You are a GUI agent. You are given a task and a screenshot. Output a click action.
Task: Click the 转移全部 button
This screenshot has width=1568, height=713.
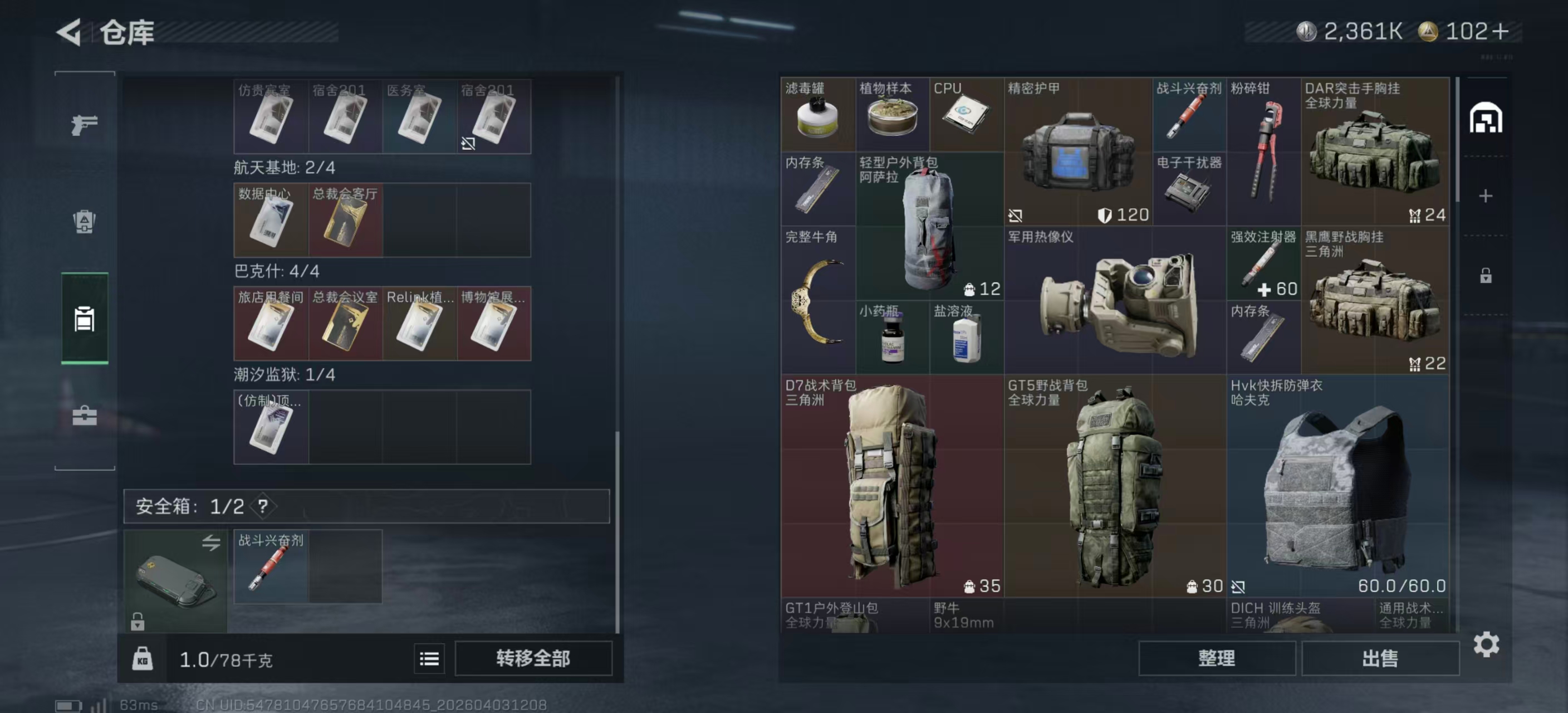534,658
